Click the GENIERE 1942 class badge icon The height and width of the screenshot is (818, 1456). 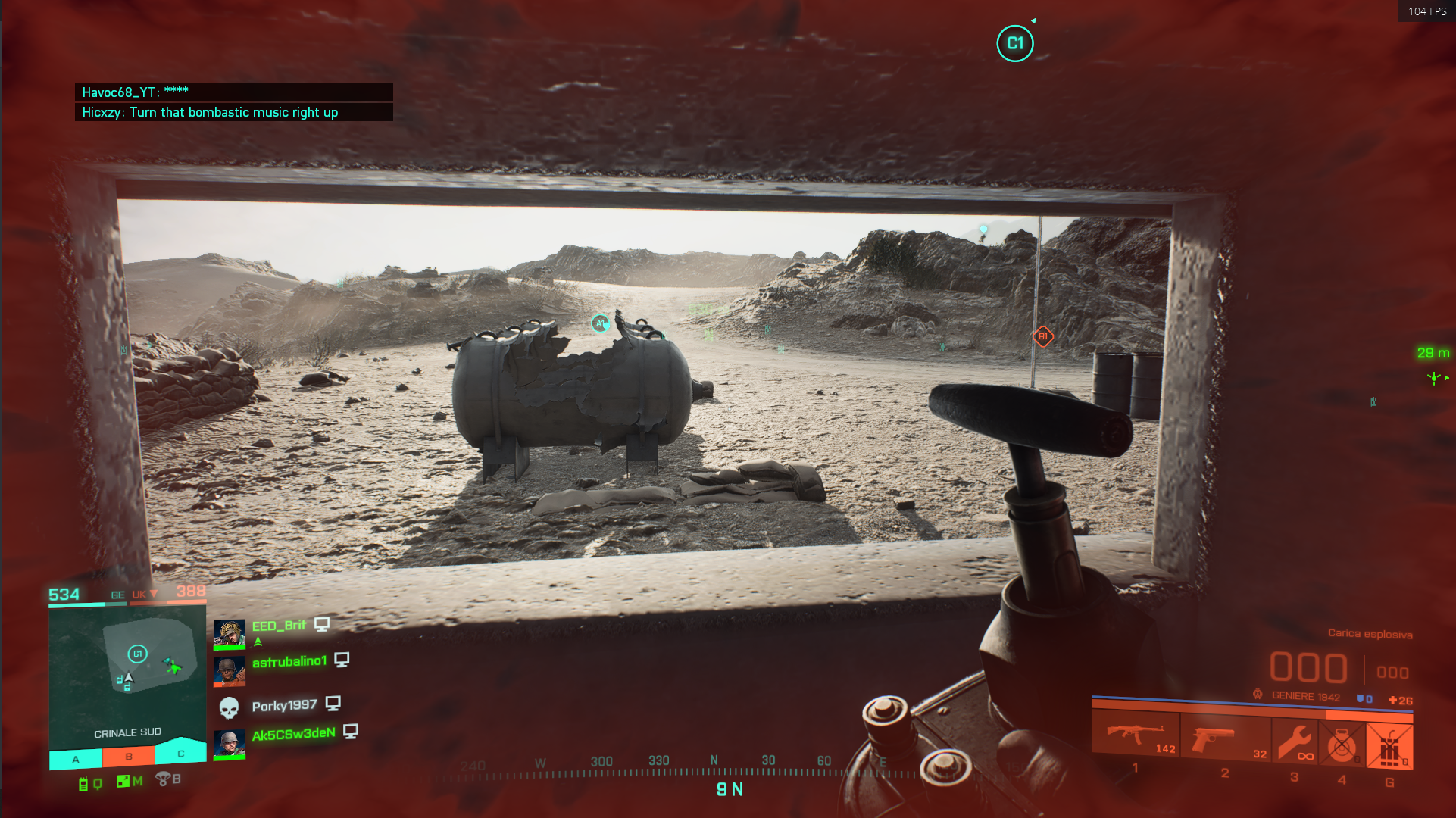(x=1258, y=694)
